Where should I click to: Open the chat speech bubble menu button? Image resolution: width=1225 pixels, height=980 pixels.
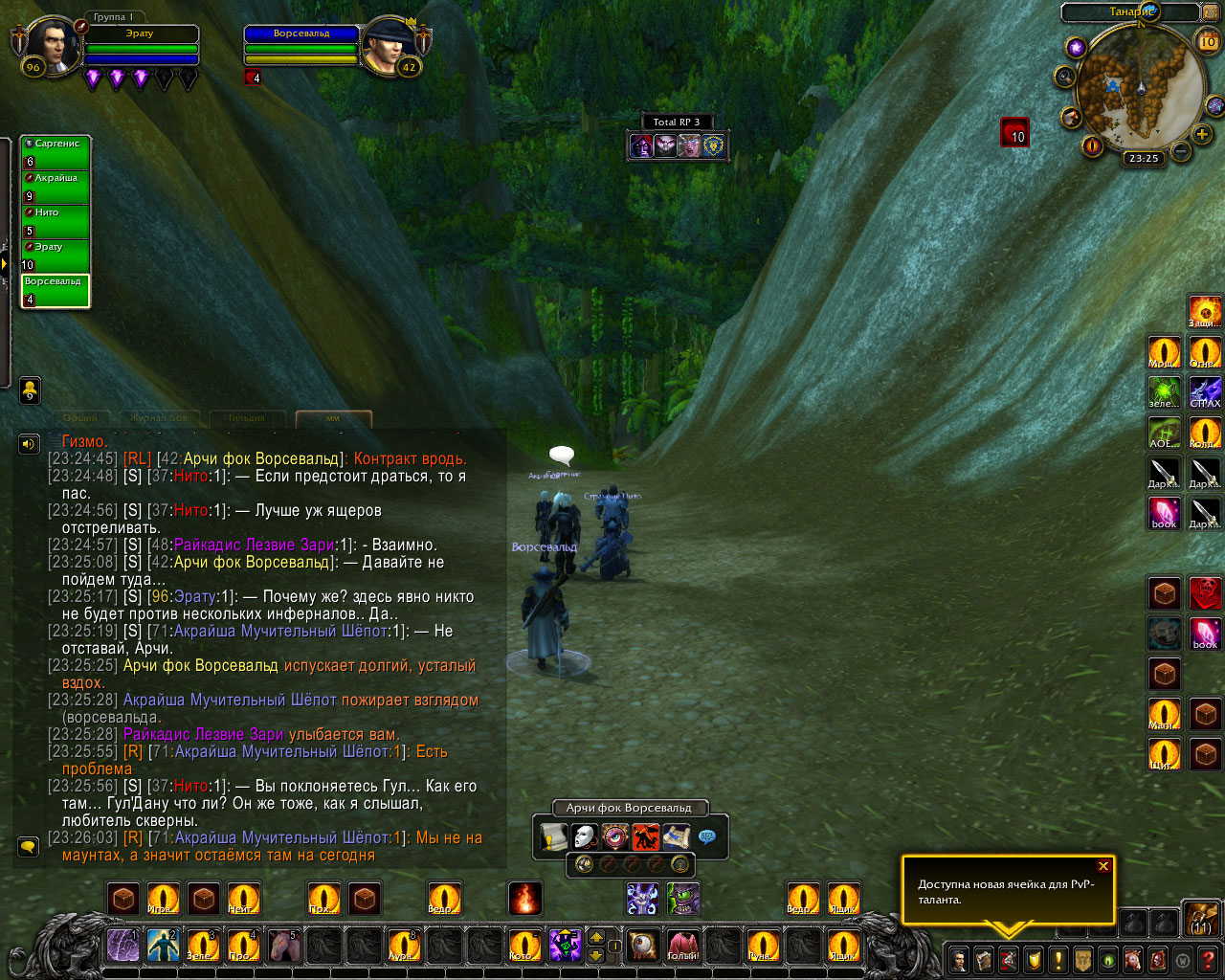click(x=29, y=847)
